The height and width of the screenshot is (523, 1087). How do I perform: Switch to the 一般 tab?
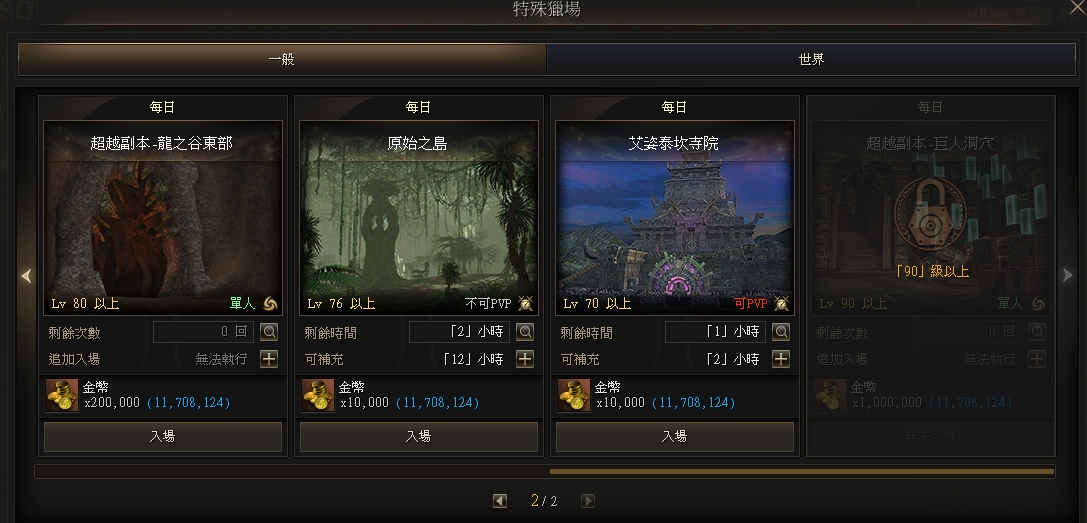(282, 59)
